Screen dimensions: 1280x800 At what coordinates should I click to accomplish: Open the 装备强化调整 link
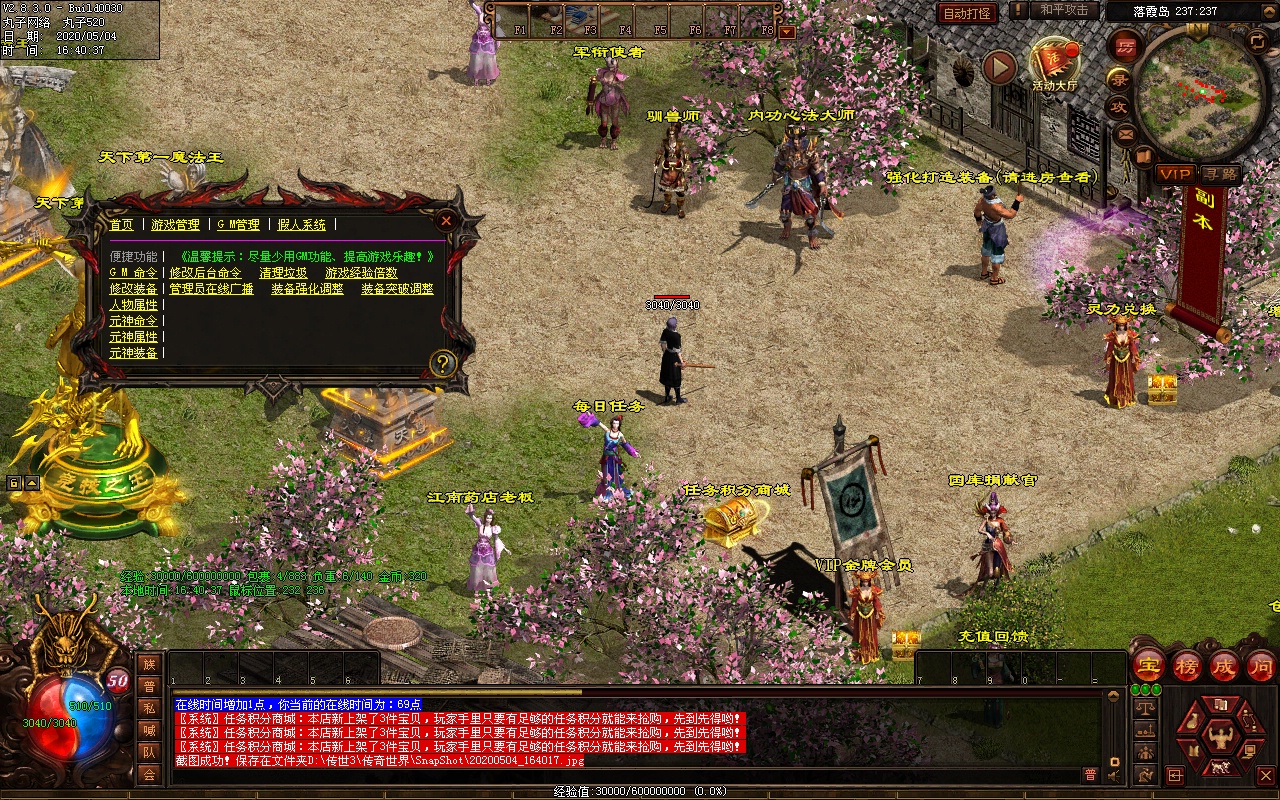307,289
